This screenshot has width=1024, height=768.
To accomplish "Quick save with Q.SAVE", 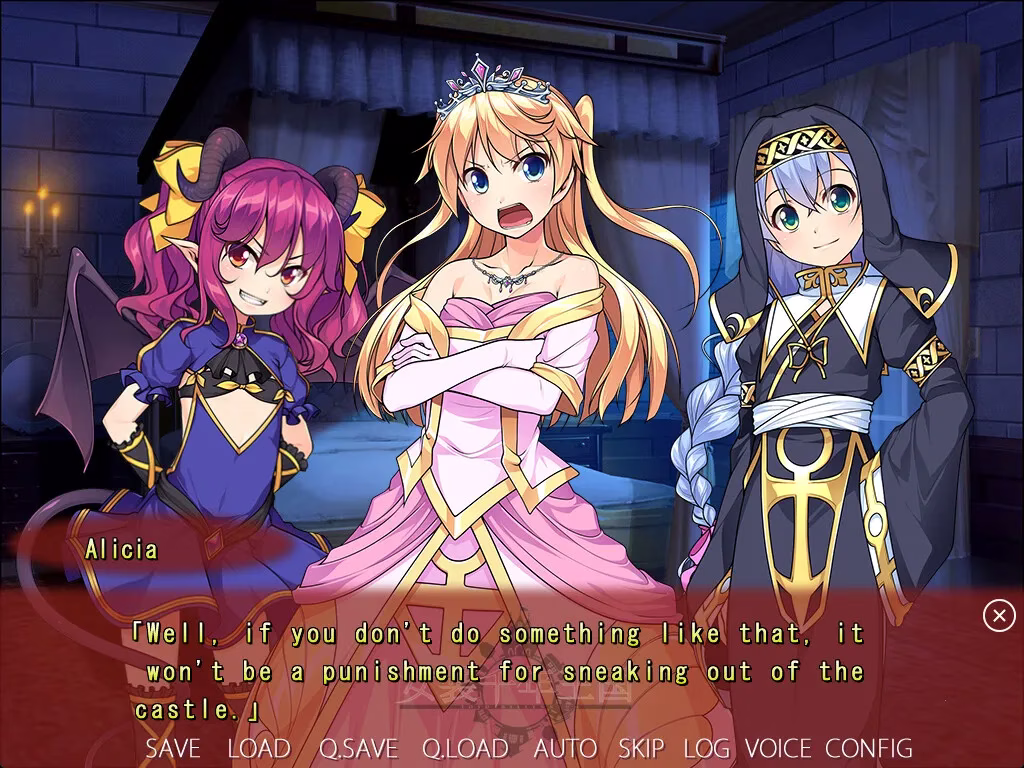I will [x=358, y=748].
